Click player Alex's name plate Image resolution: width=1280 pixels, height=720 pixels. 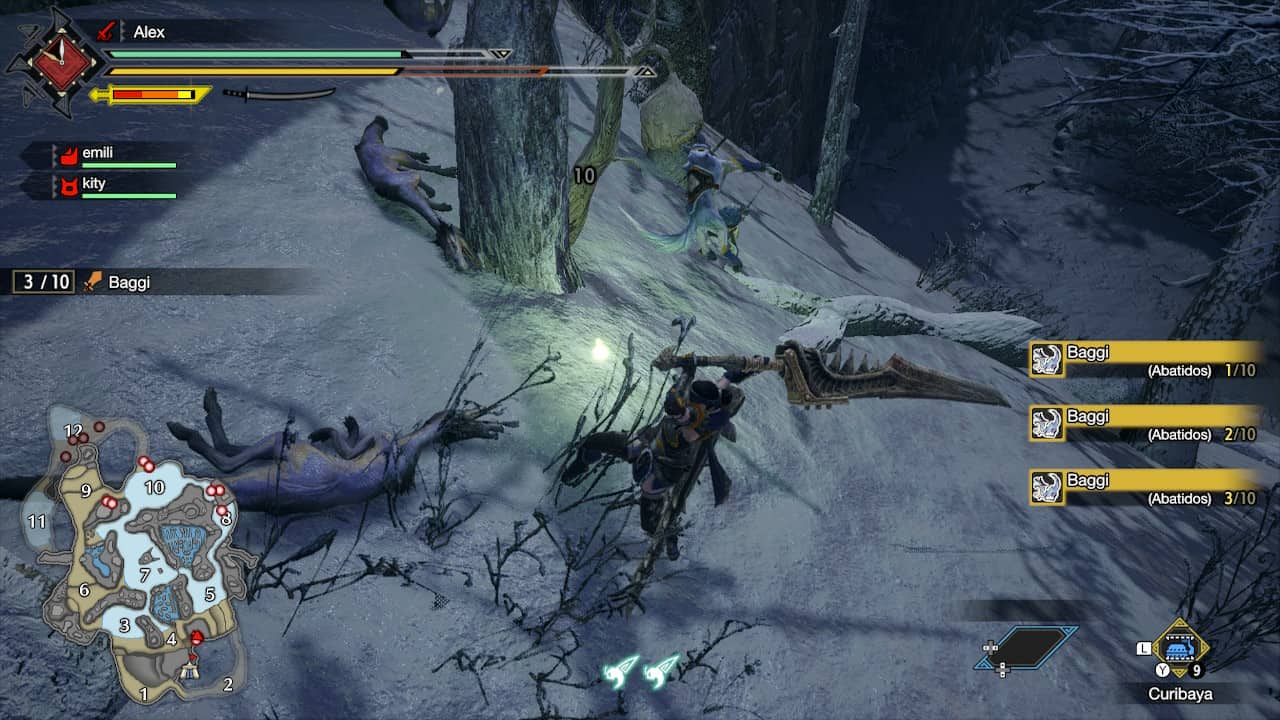click(148, 32)
